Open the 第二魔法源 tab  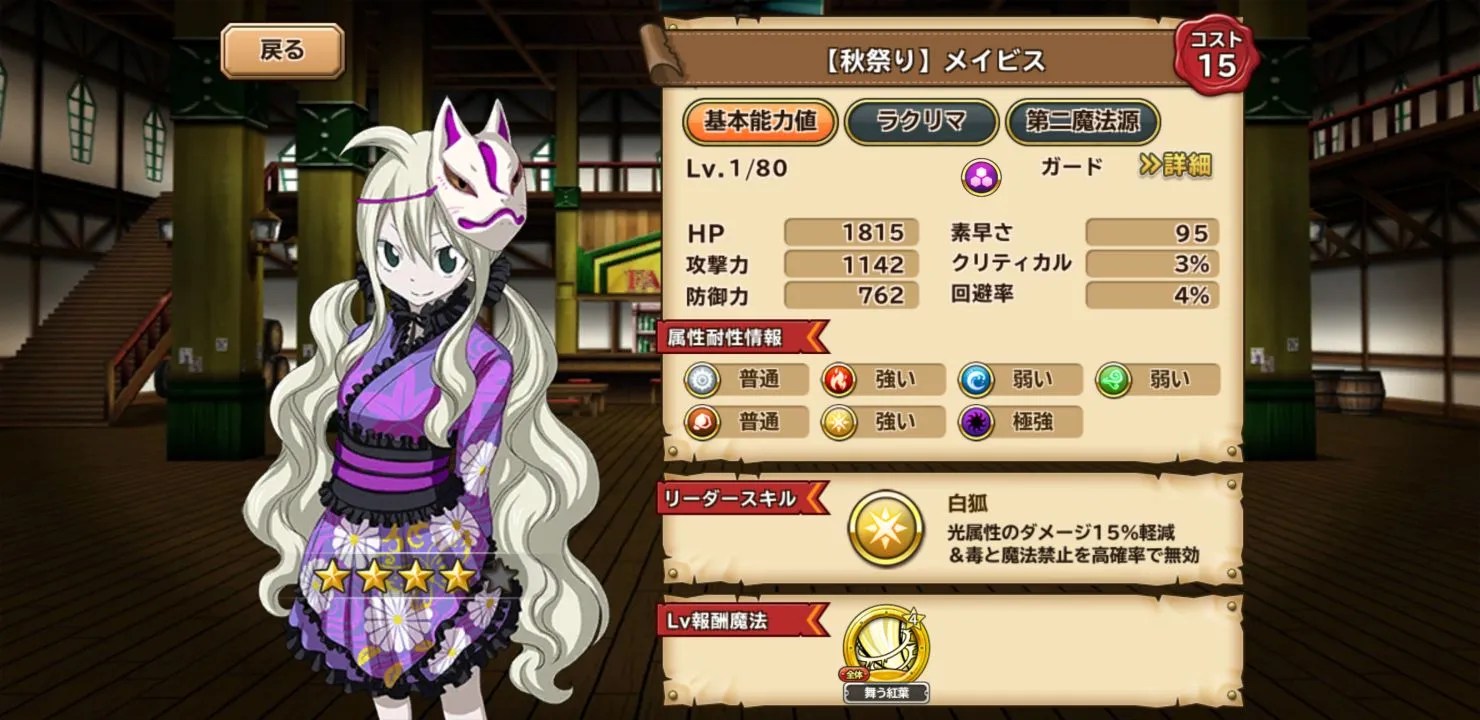pos(1083,123)
